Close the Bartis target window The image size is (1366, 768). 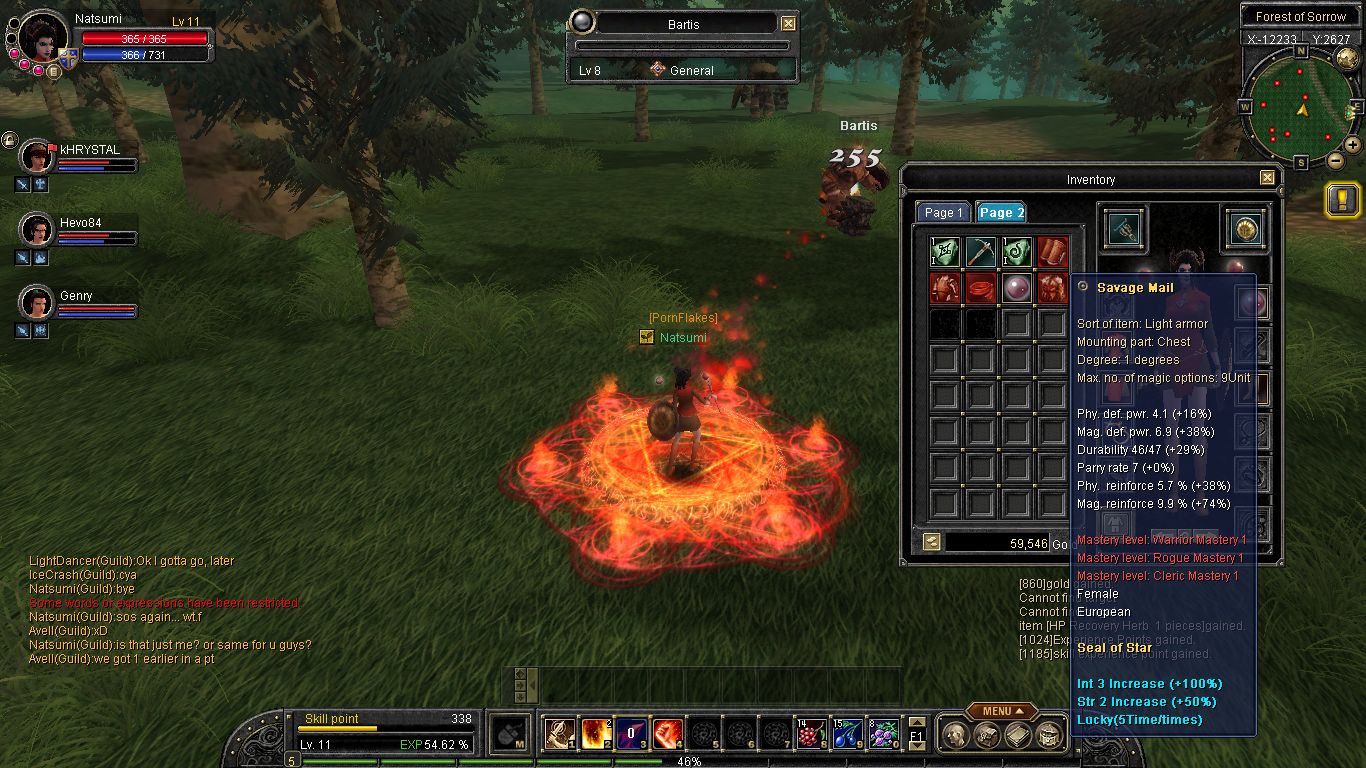[788, 24]
